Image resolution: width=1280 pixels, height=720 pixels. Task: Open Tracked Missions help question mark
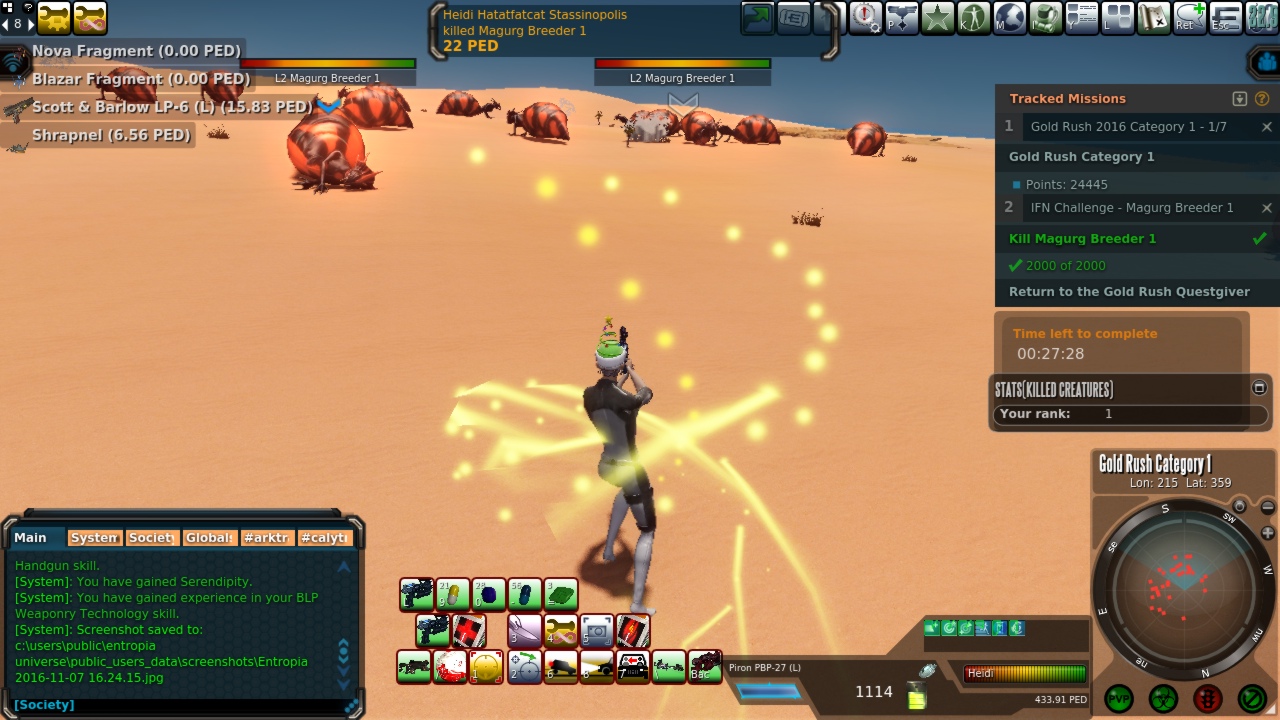point(1262,99)
